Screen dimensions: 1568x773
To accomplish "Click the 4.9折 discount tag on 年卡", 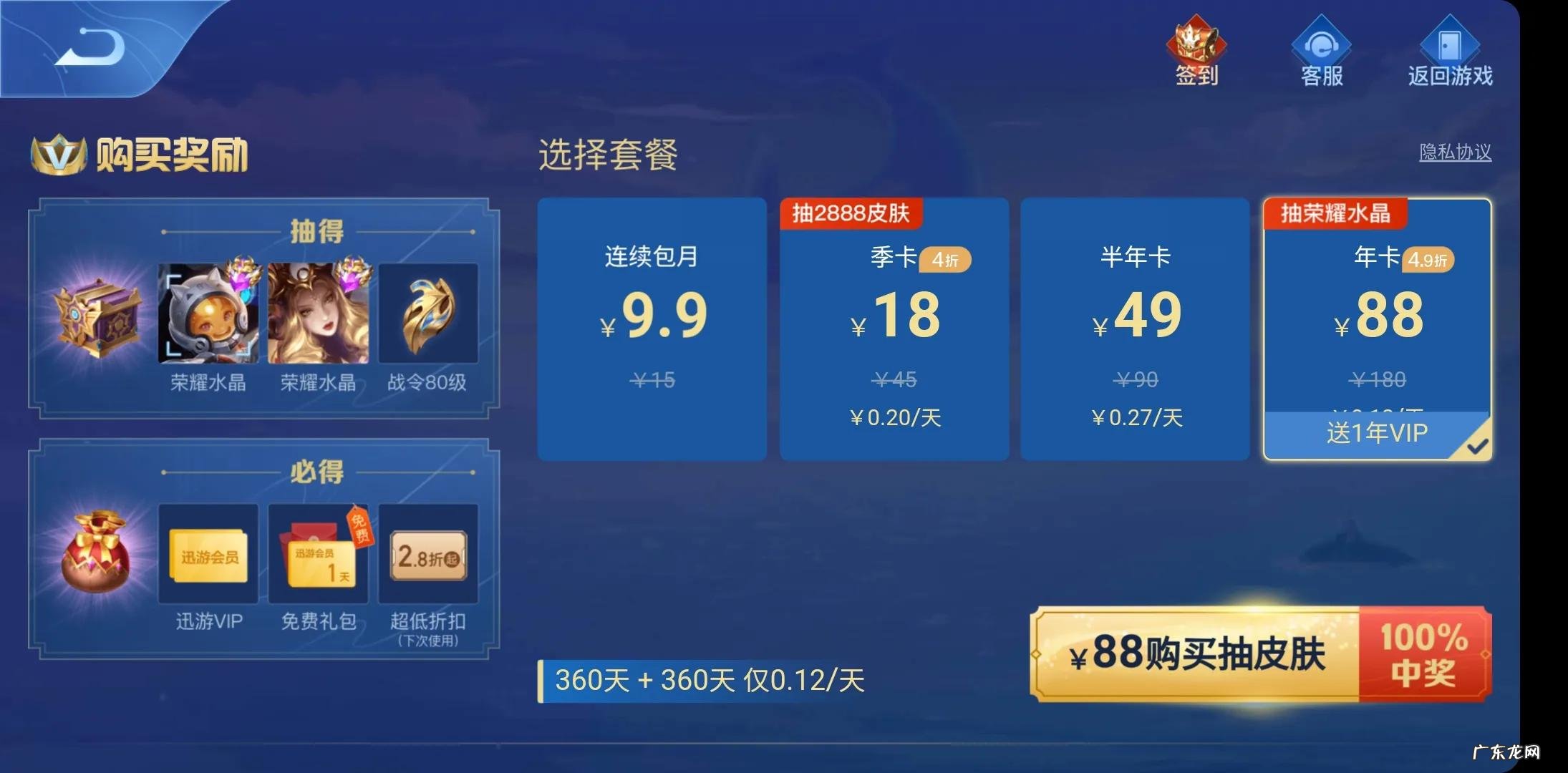I will (x=1428, y=261).
